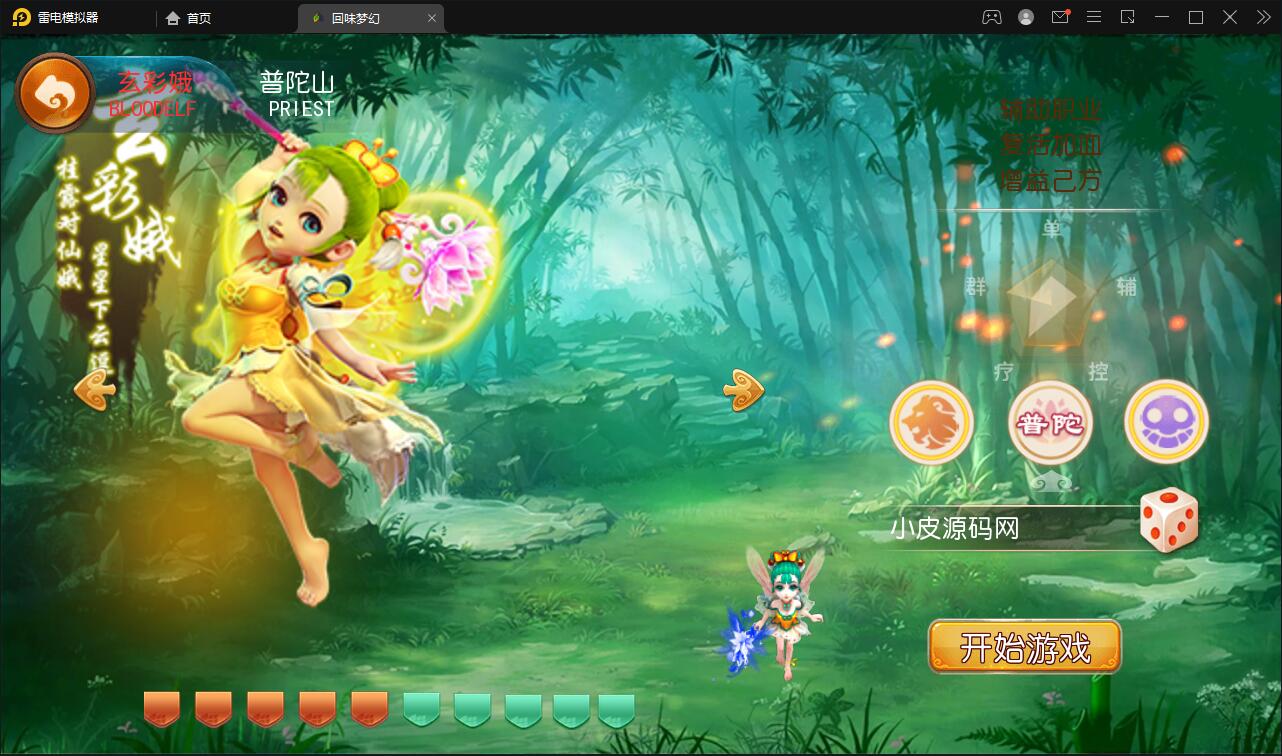Click the account profile icon top right
Screen dimensions: 1282x756
tap(1025, 17)
